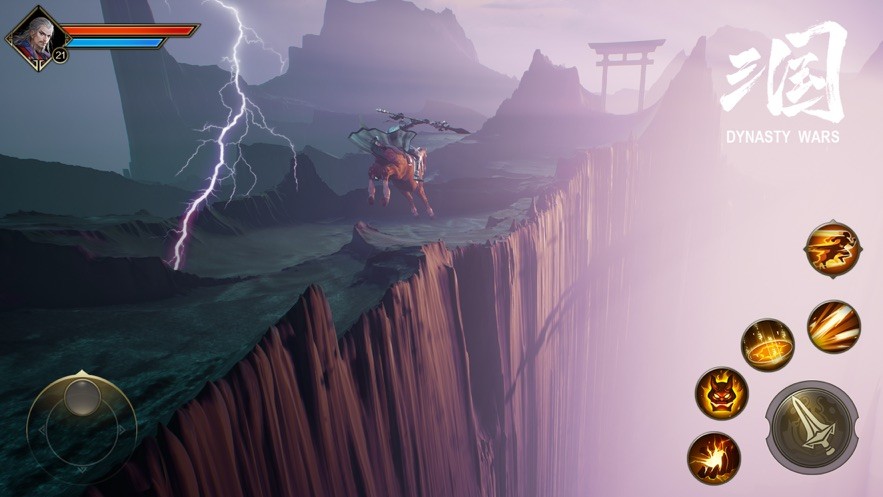Trigger the red demon mask skill
Viewport: 883px width, 497px height.
tap(721, 392)
